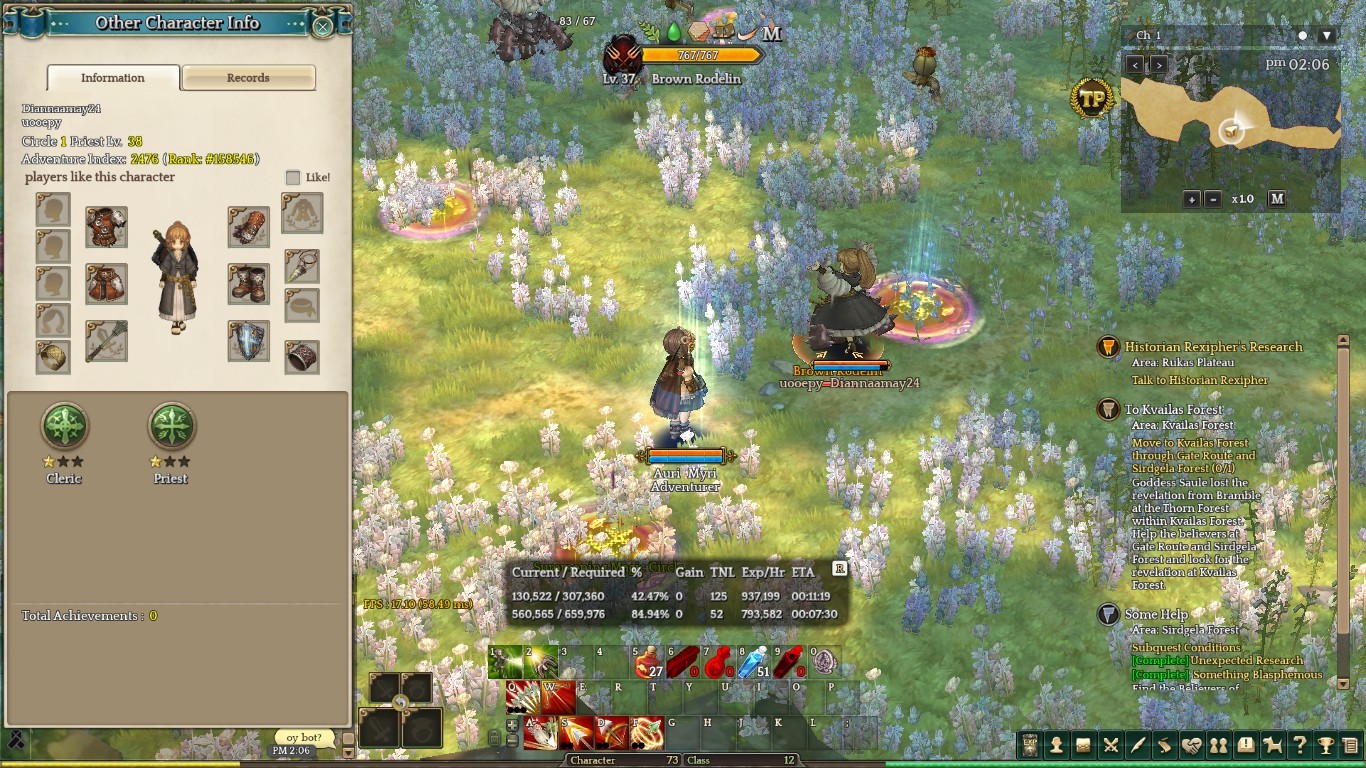This screenshot has height=768, width=1366.
Task: Use the blue crystal potion in slot 8
Action: pos(753,662)
